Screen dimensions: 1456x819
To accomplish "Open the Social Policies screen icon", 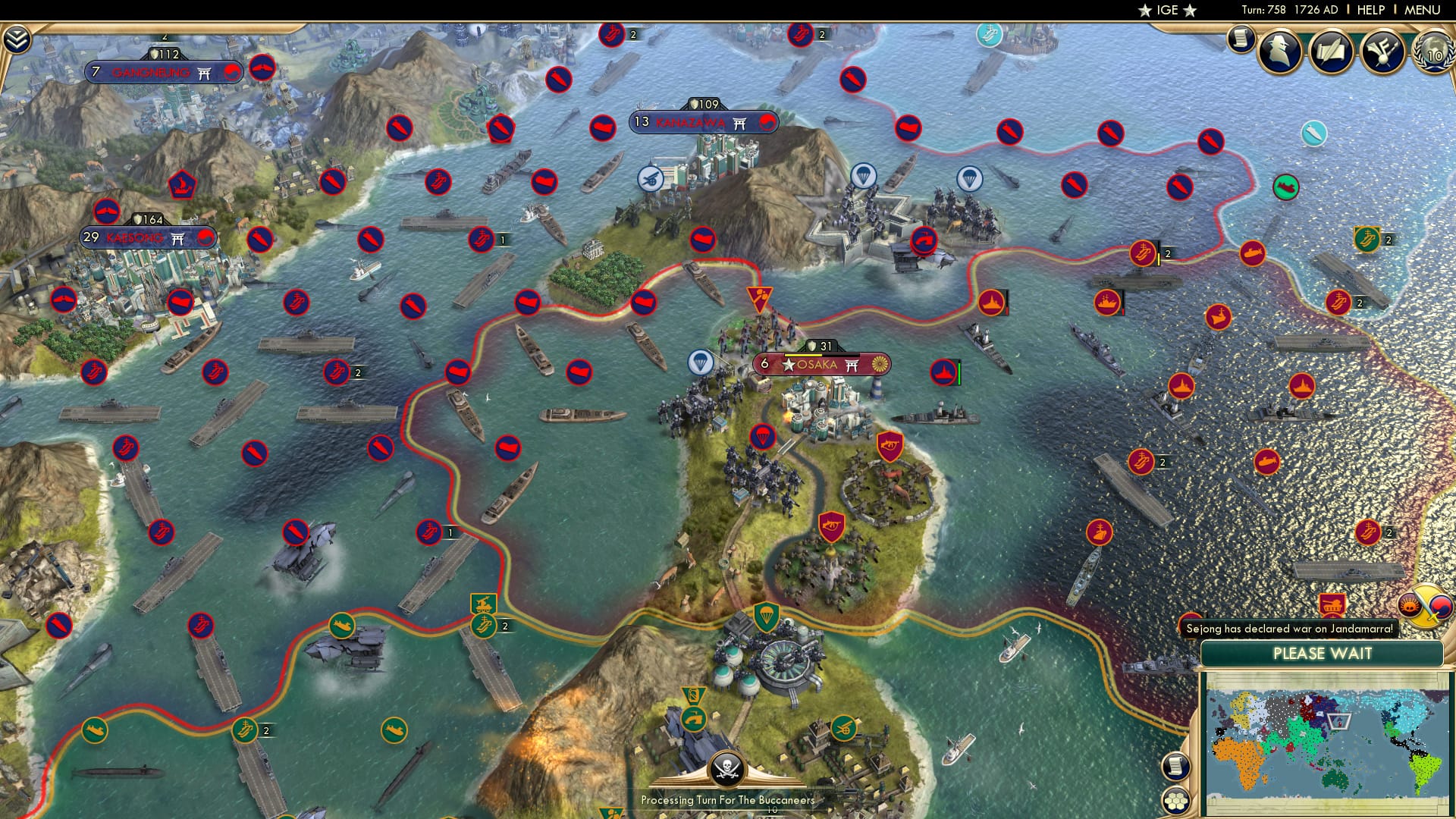I will click(x=1332, y=50).
